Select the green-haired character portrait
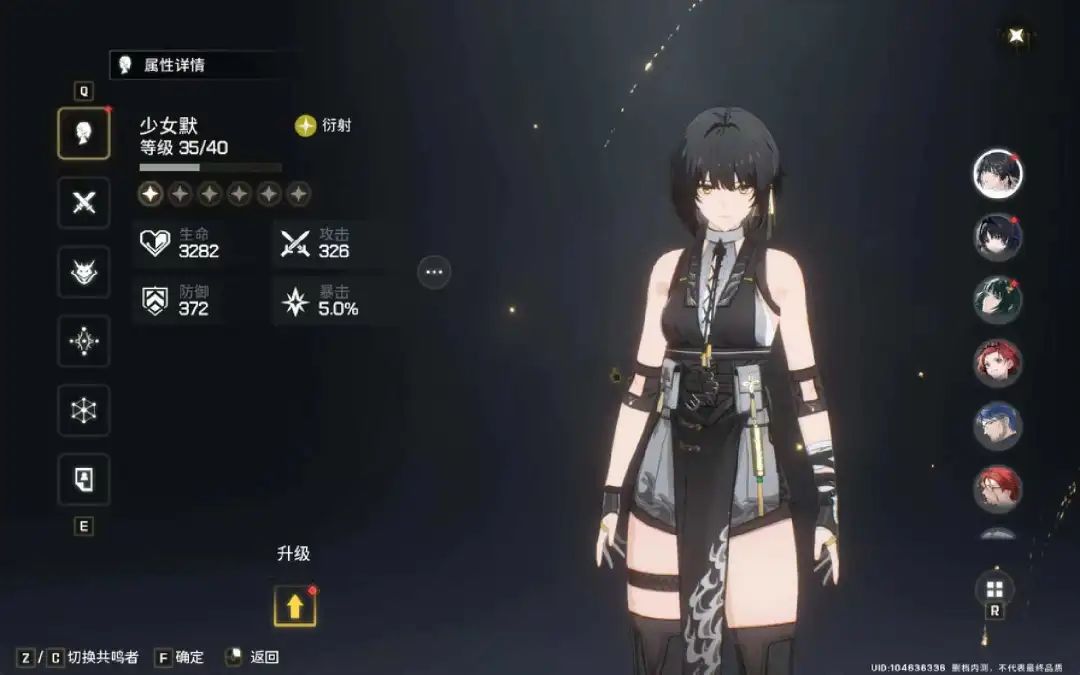The width and height of the screenshot is (1080, 675). tap(997, 300)
